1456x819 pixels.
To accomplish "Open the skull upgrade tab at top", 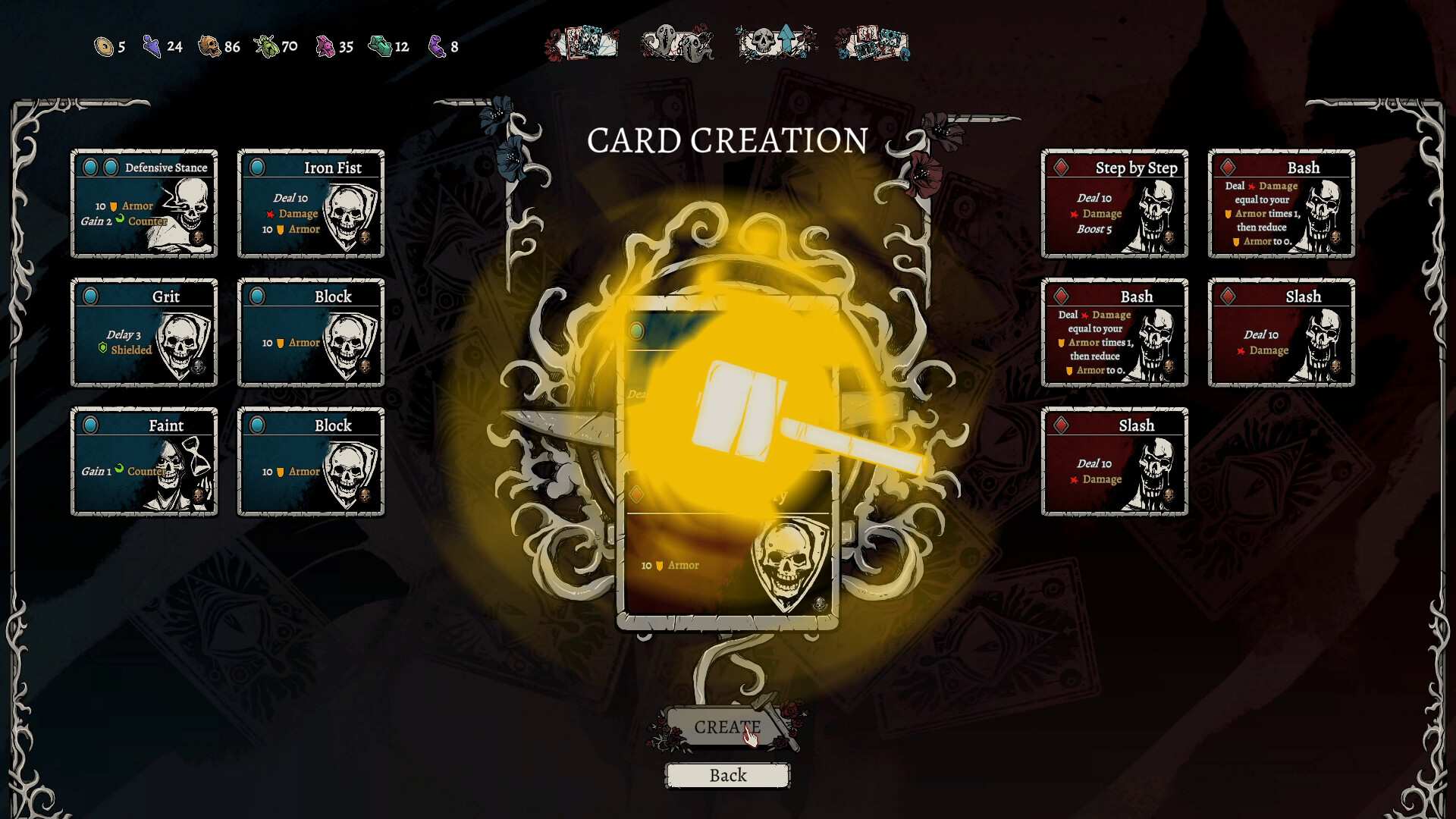I will [776, 43].
